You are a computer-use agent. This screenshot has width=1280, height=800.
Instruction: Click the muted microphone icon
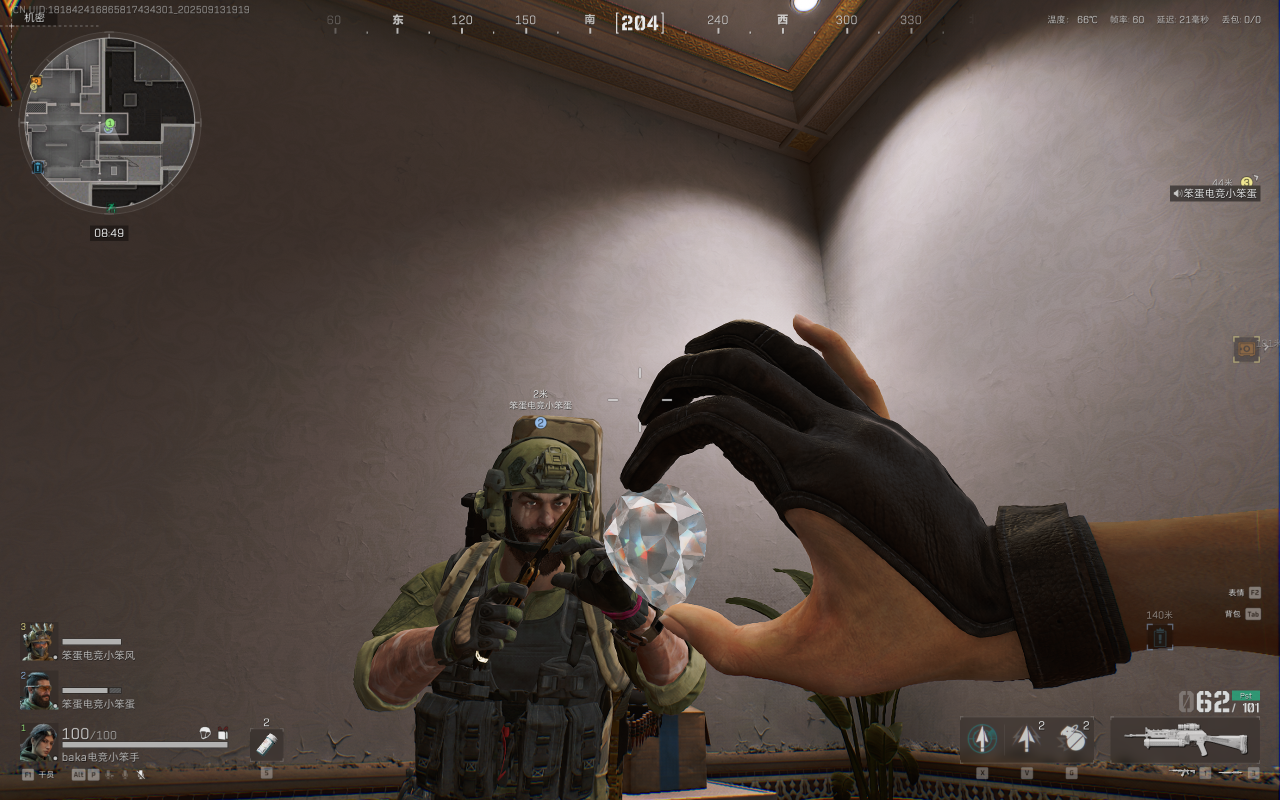[x=141, y=774]
